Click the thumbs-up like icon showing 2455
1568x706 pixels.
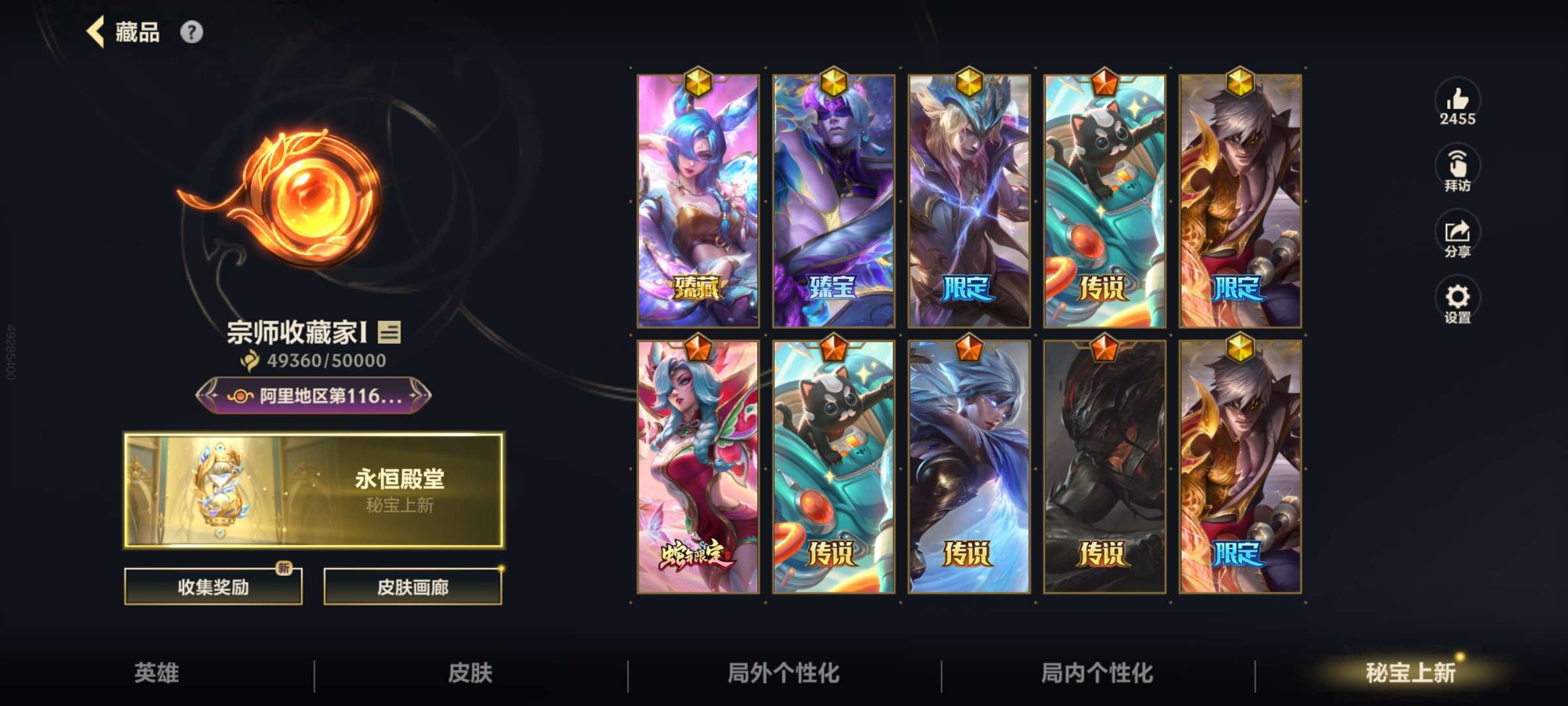[1458, 105]
